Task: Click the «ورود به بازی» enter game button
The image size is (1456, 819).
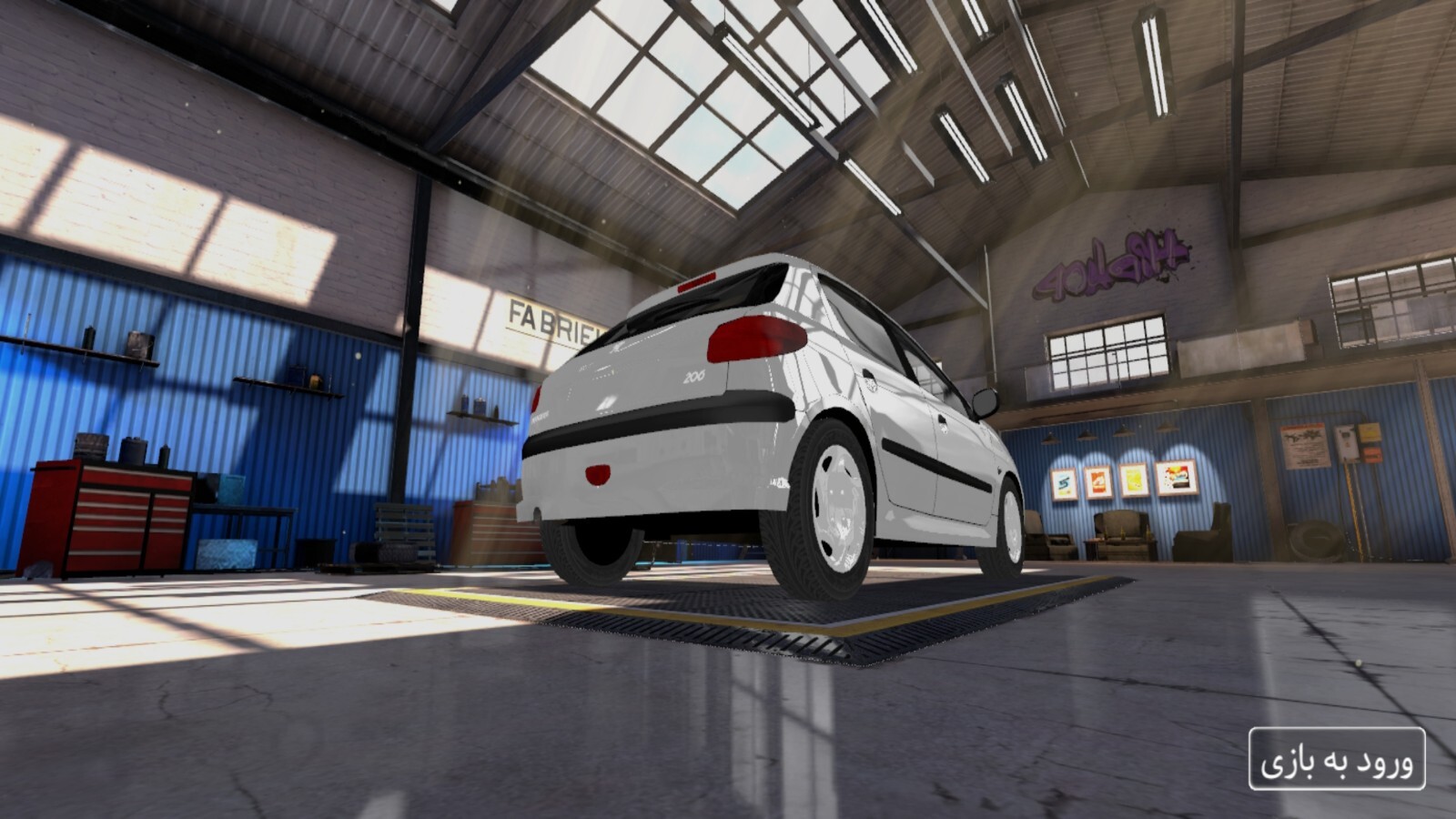Action: coord(1337,758)
